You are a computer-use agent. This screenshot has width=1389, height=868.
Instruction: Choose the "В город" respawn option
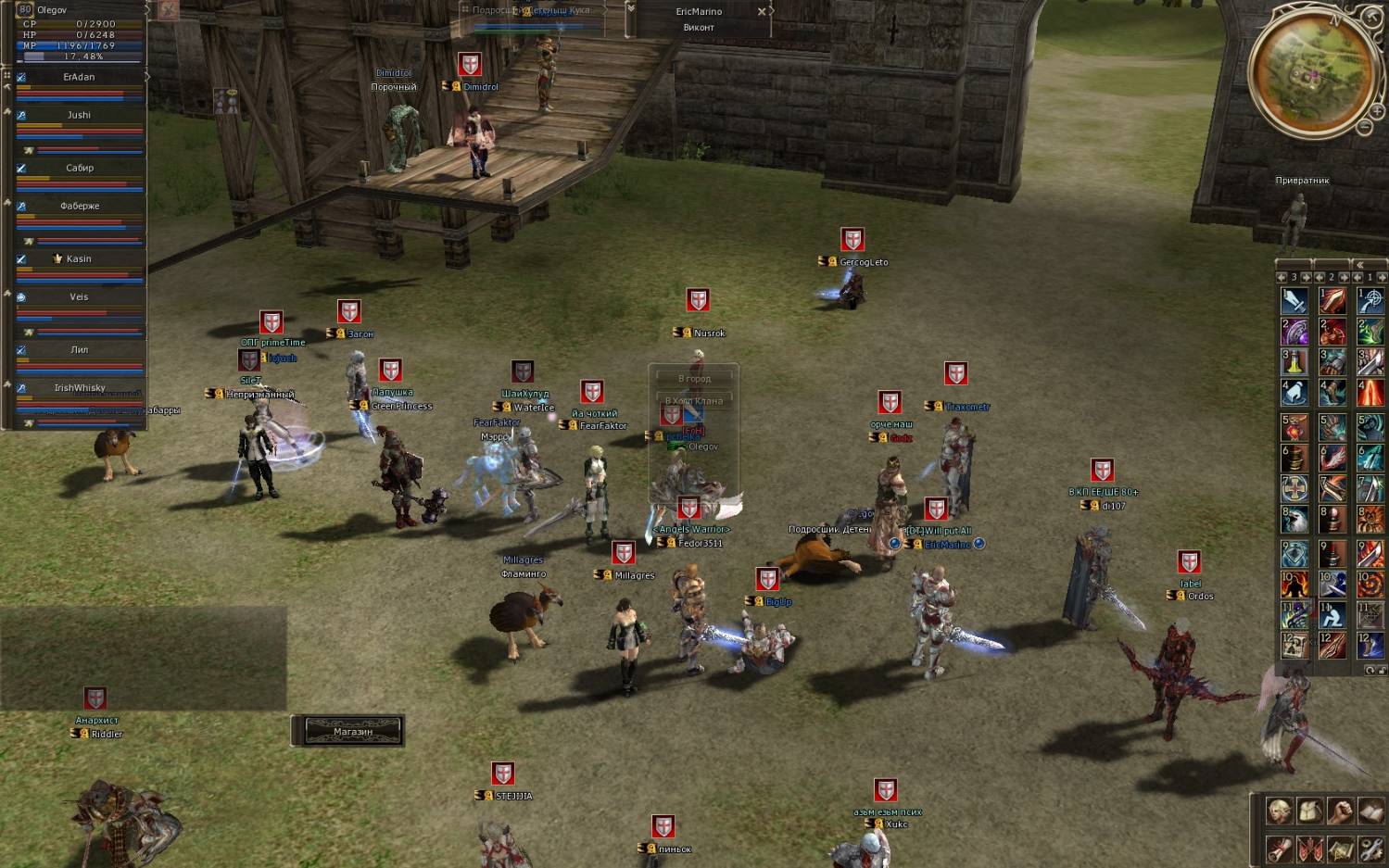694,378
